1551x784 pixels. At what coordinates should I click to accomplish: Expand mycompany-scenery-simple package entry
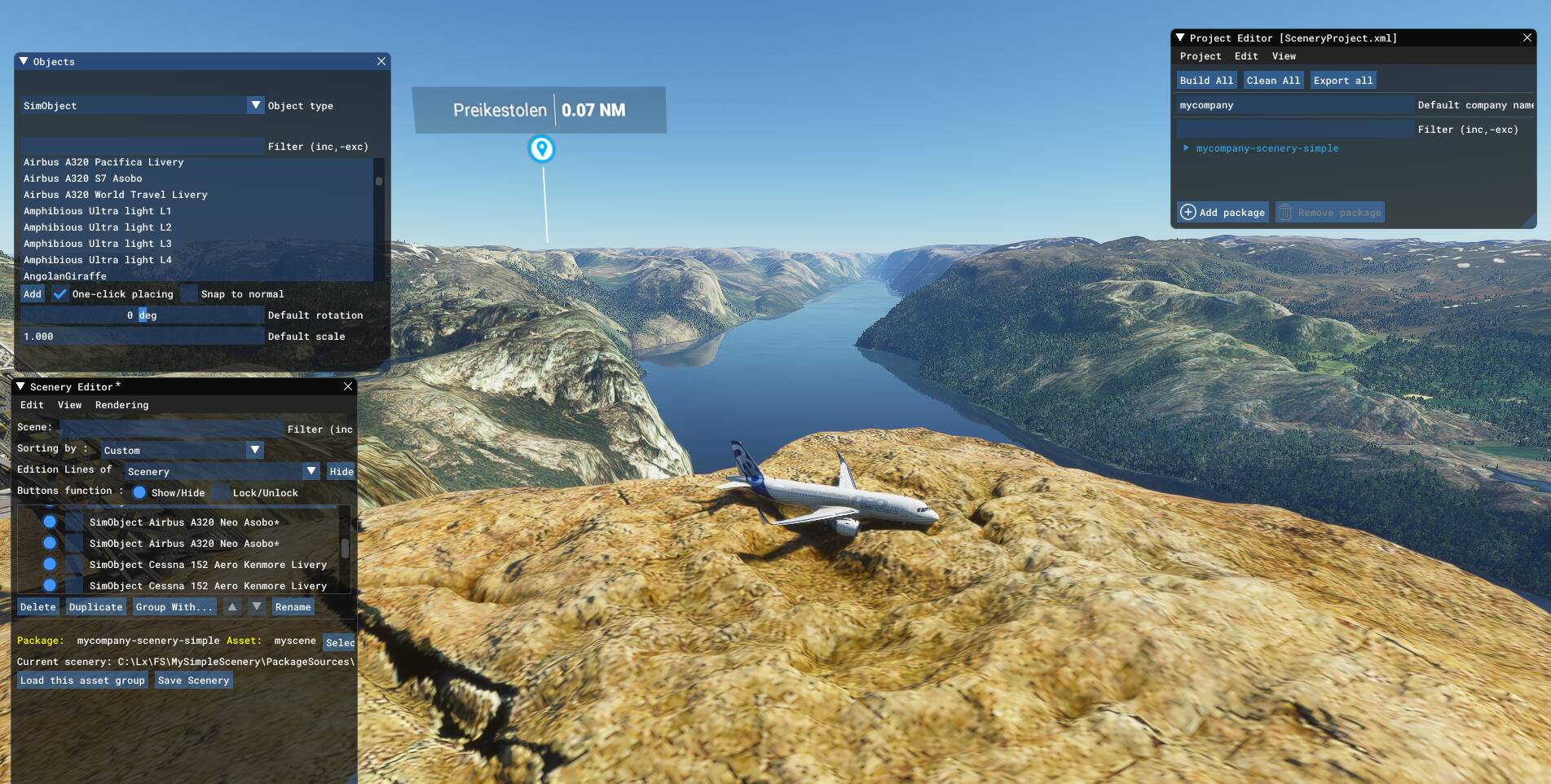[x=1187, y=148]
